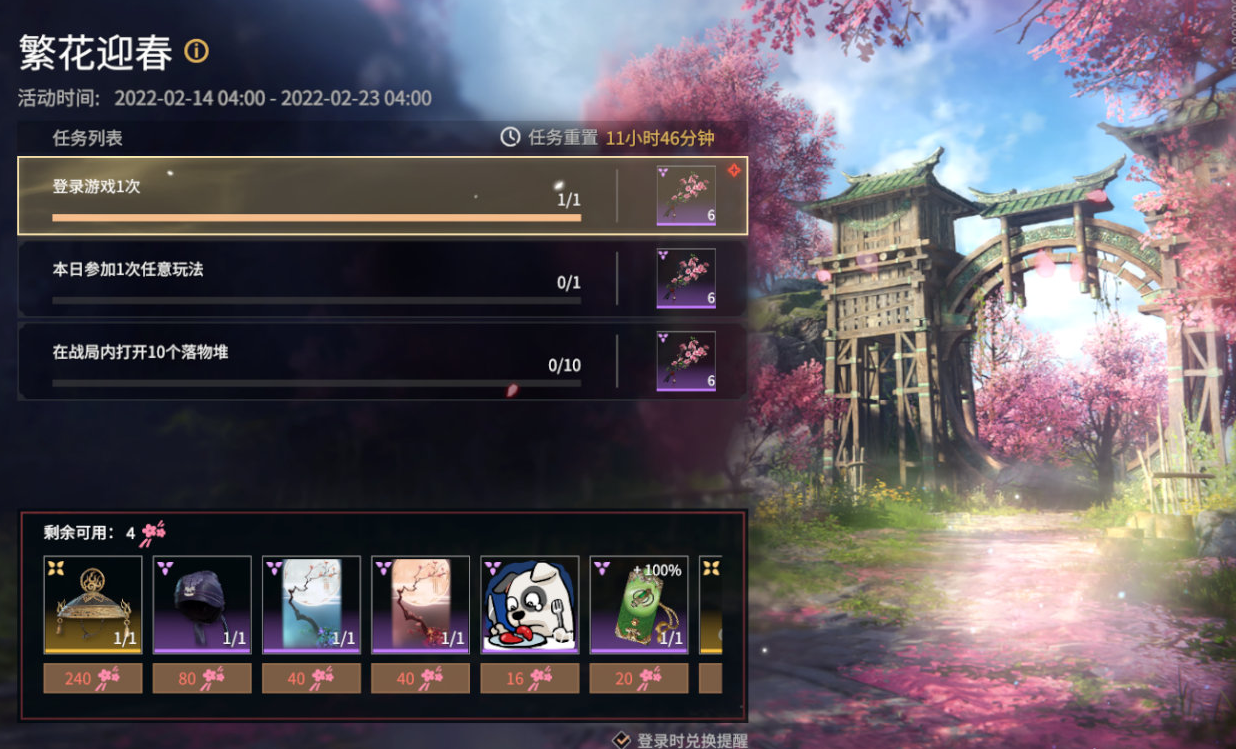1236x749 pixels.
Task: Redeem the green bonus card for 20 blossoms
Action: [x=639, y=679]
